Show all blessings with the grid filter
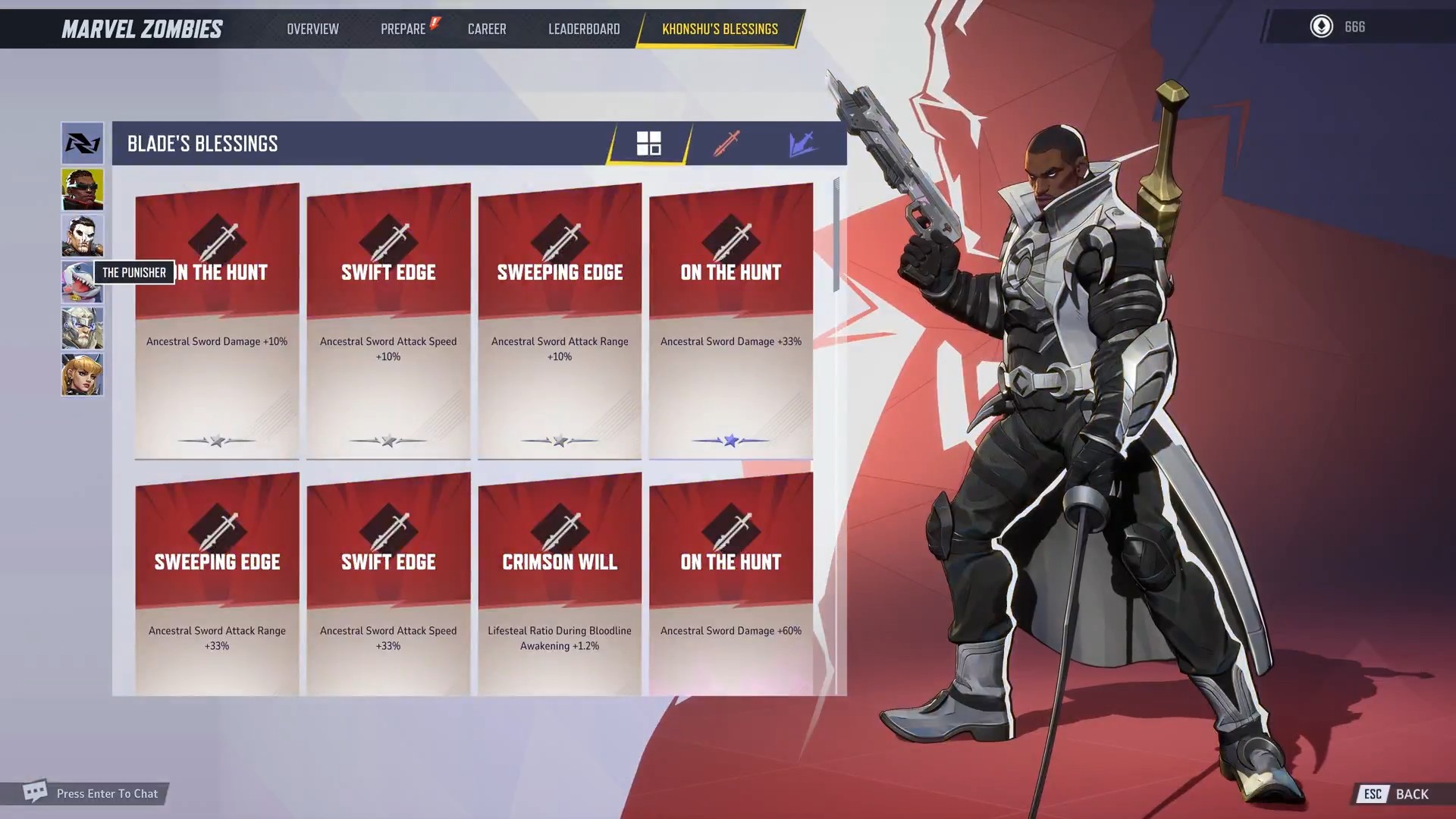Image resolution: width=1456 pixels, height=819 pixels. coord(648,143)
